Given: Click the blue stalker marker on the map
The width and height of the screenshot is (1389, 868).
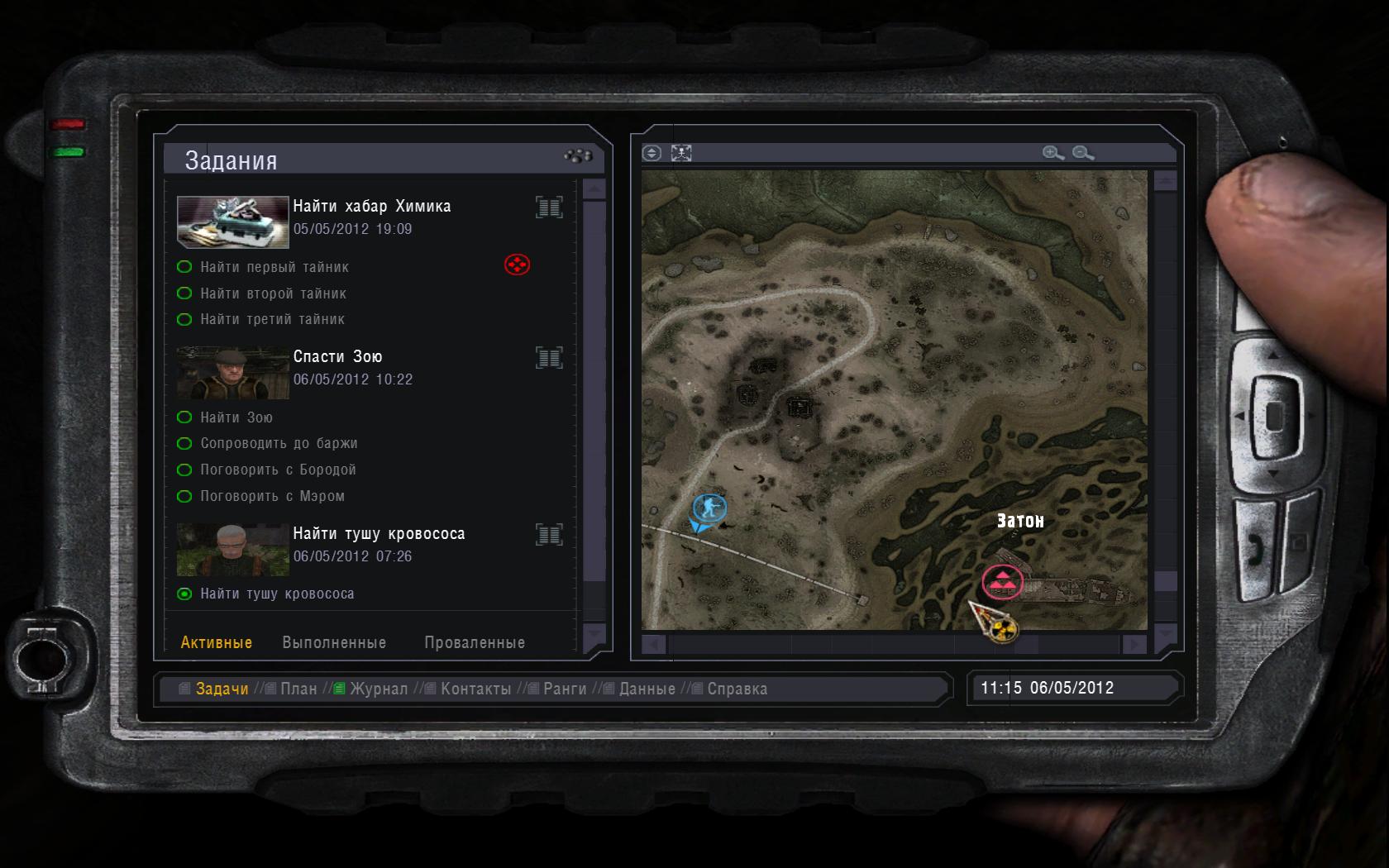Looking at the screenshot, I should (709, 507).
